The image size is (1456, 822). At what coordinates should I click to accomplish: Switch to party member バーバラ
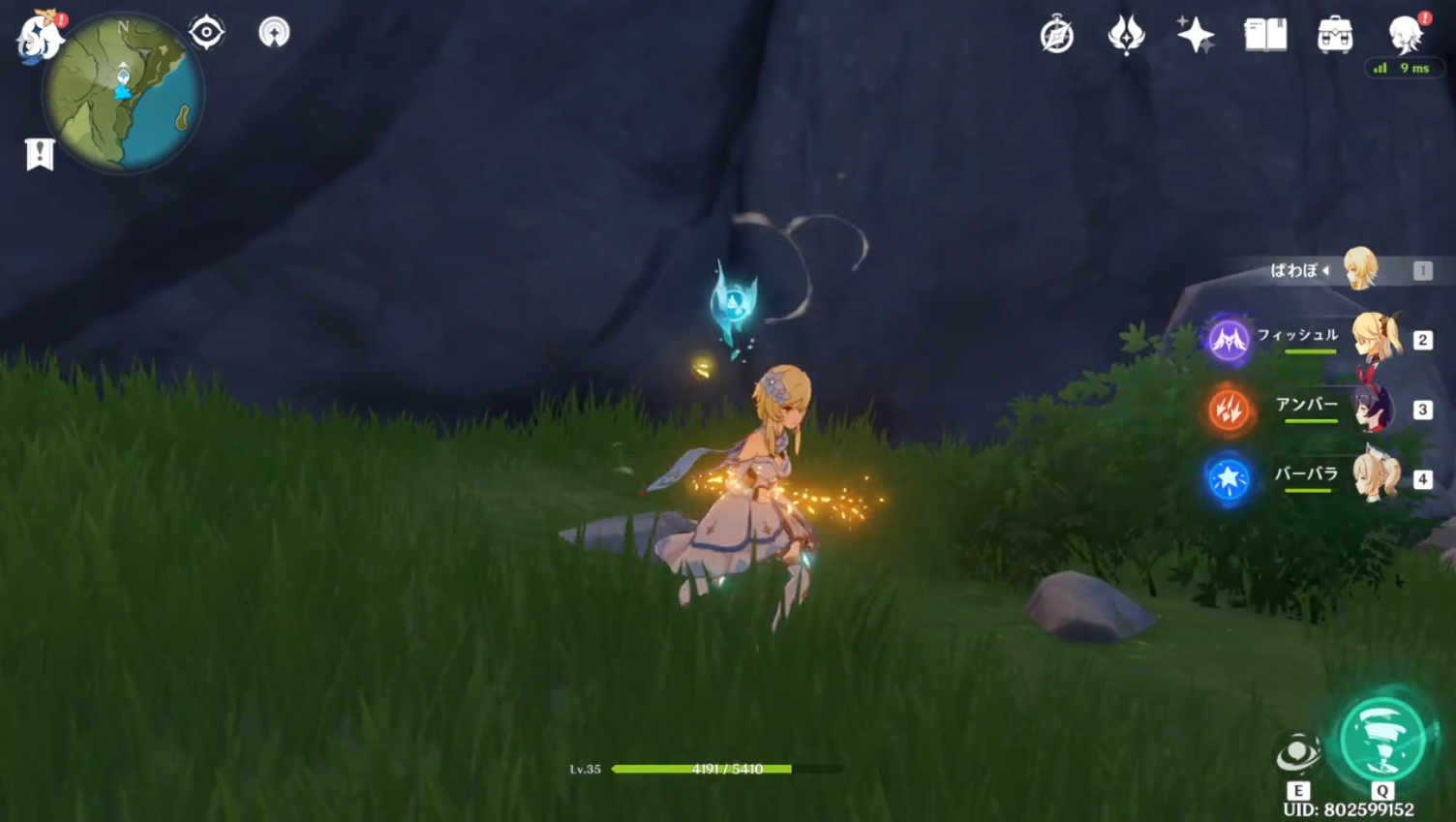(x=1375, y=477)
